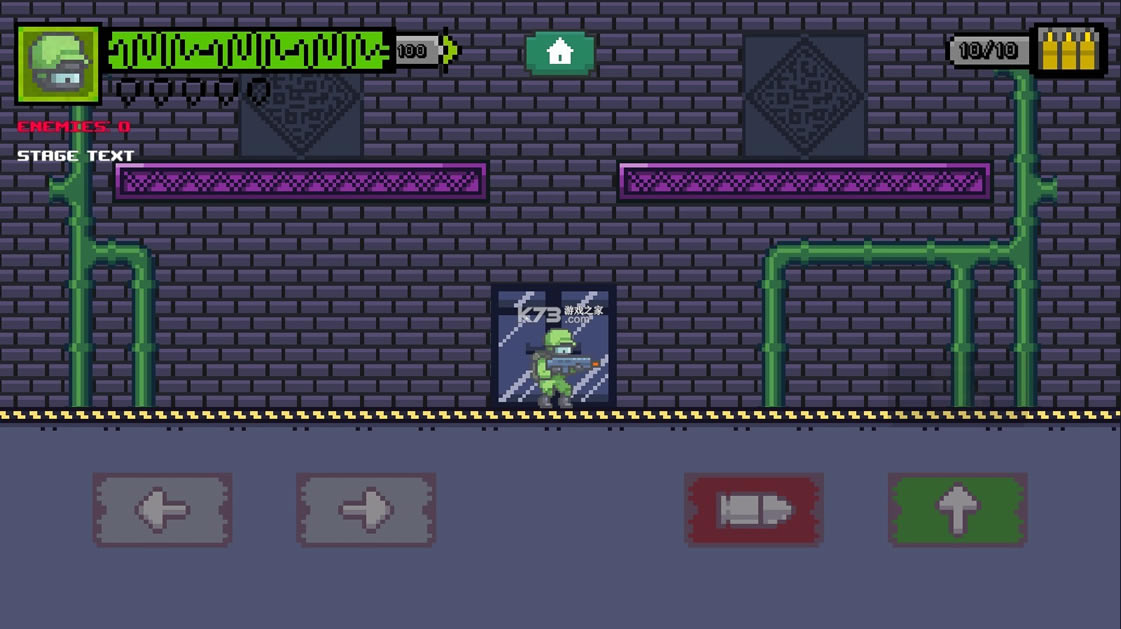
Task: Open the home menu button
Action: point(560,52)
